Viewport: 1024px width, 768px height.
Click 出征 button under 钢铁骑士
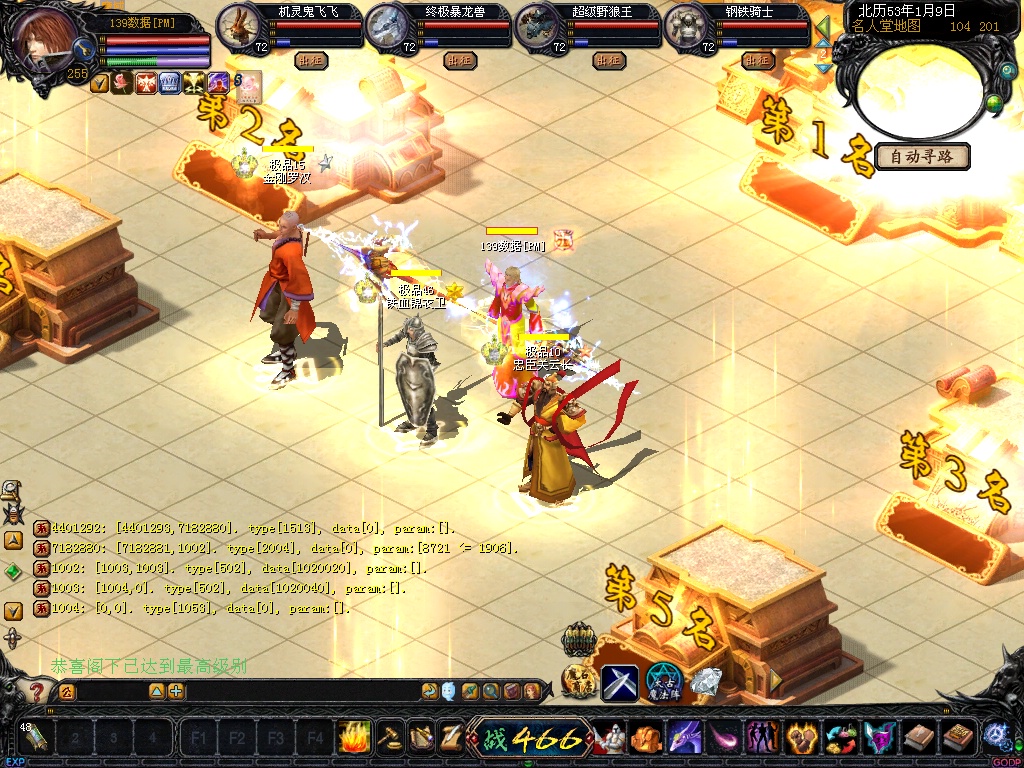(759, 61)
